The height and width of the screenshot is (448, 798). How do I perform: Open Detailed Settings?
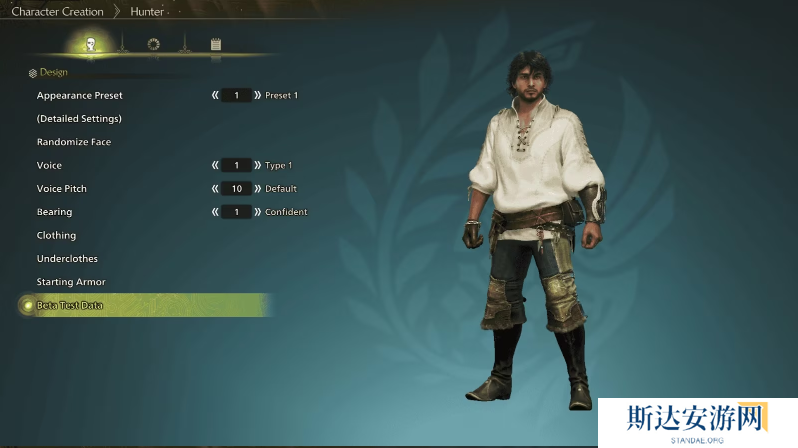click(x=79, y=119)
